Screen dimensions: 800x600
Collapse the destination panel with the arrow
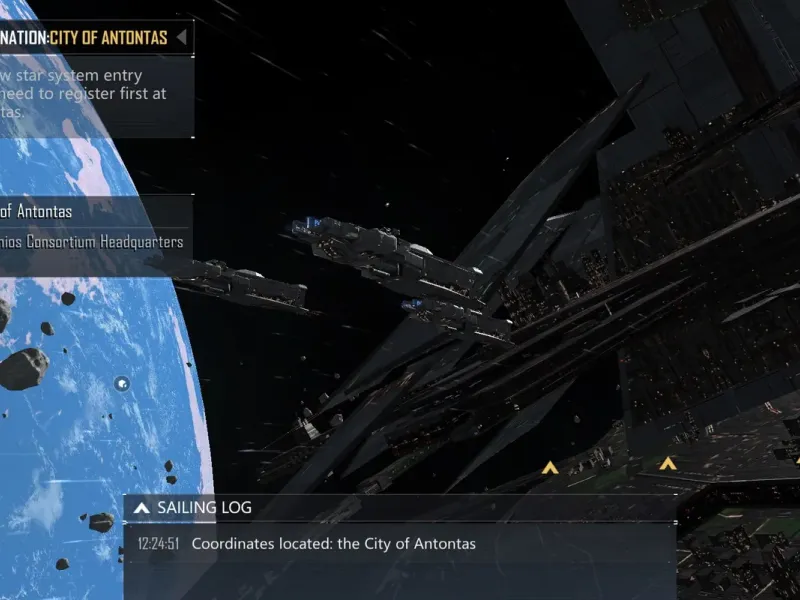tap(181, 38)
